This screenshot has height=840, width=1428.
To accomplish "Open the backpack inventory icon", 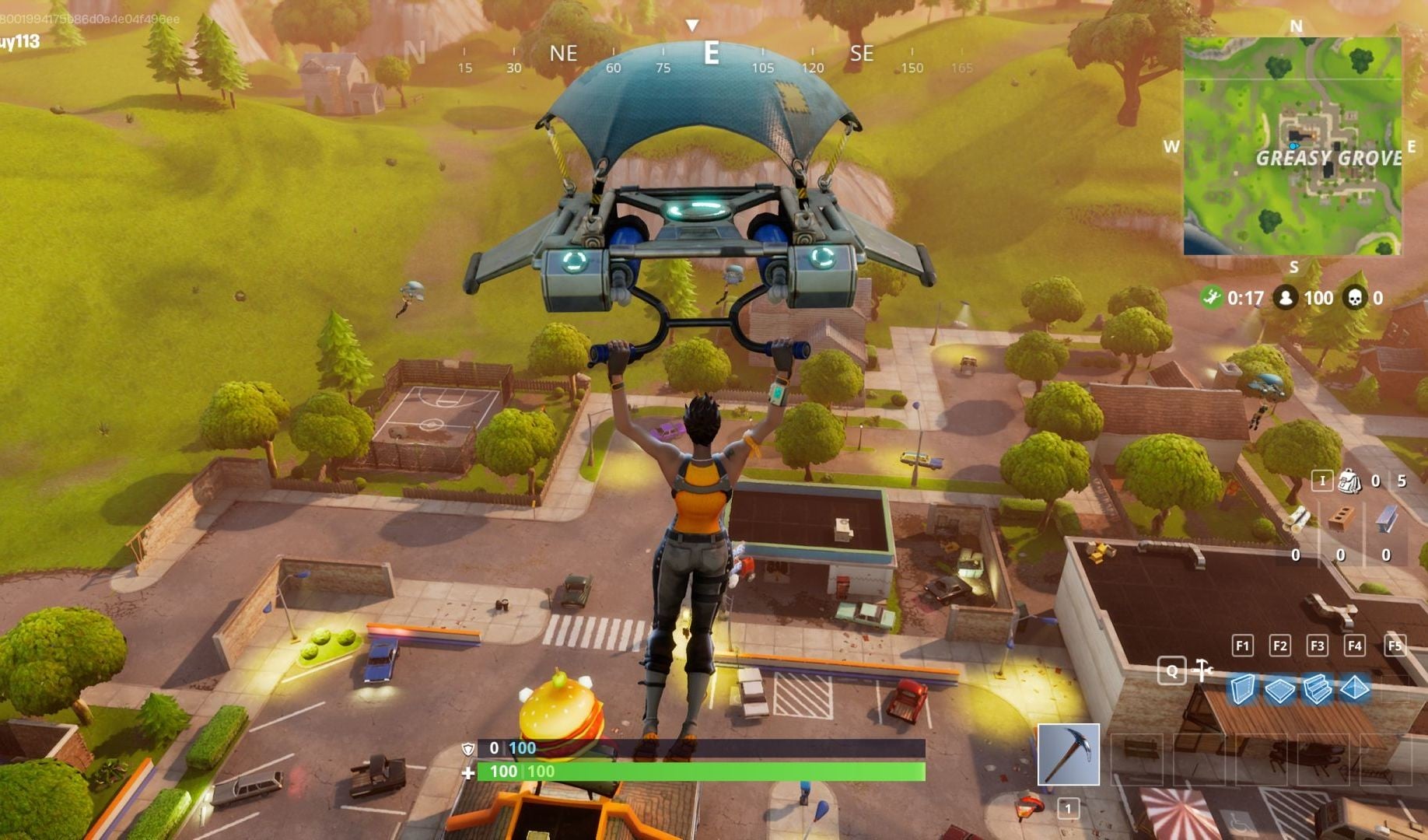I will coord(1349,481).
